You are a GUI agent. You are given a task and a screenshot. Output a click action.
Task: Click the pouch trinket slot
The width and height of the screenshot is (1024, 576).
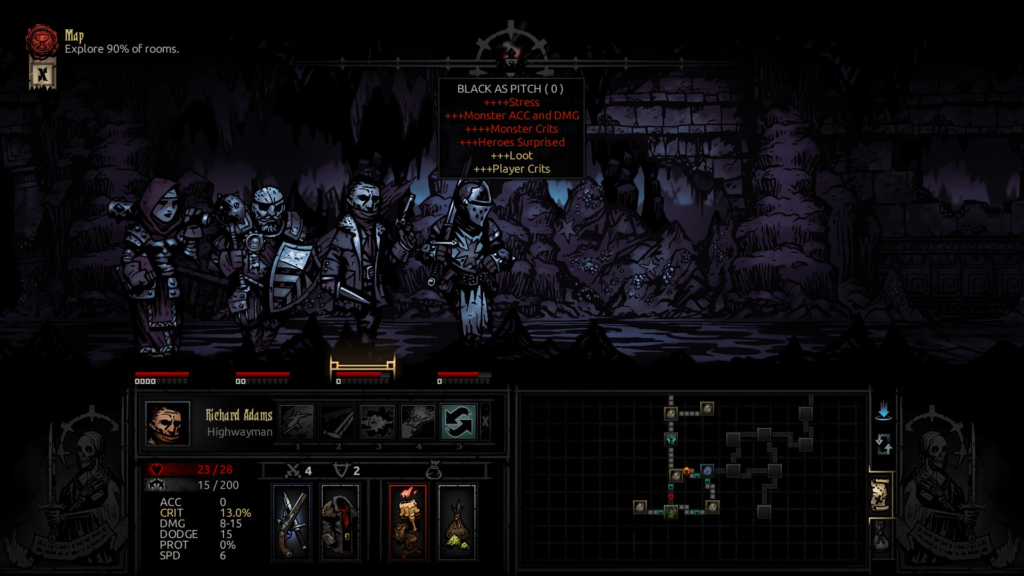click(457, 520)
